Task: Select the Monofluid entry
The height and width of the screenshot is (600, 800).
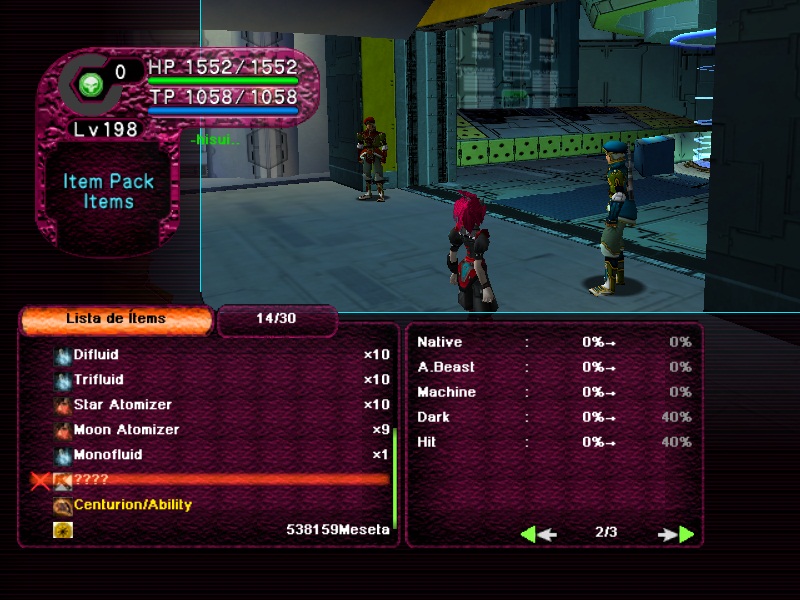Action: (107, 455)
